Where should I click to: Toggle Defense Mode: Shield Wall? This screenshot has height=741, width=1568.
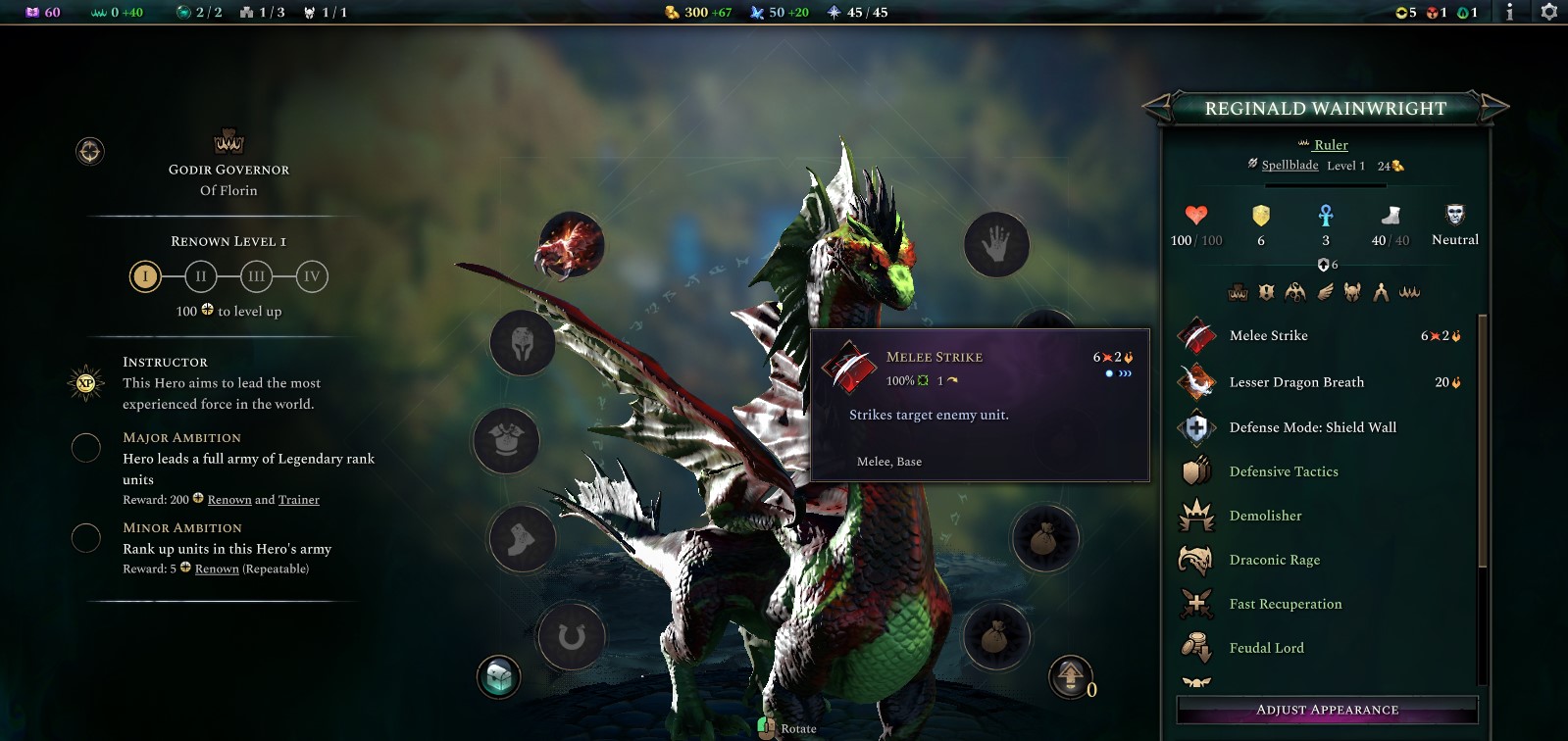(1197, 427)
